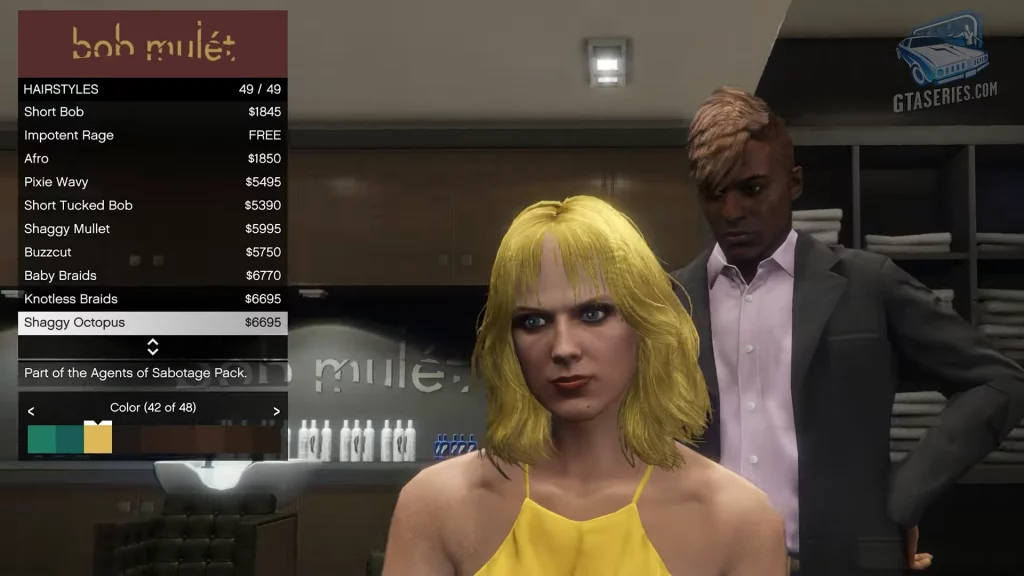This screenshot has height=576, width=1024.
Task: Open the GTASeries.com watermark logo
Action: pyautogui.click(x=943, y=62)
